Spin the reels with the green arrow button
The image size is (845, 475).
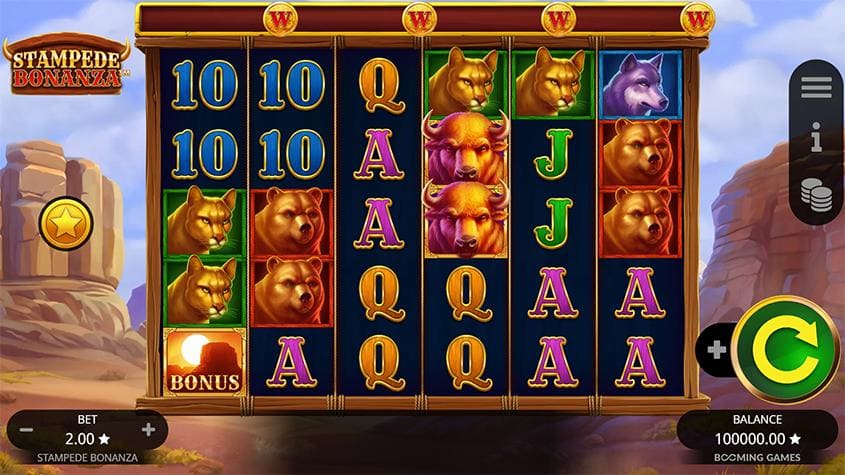point(785,349)
